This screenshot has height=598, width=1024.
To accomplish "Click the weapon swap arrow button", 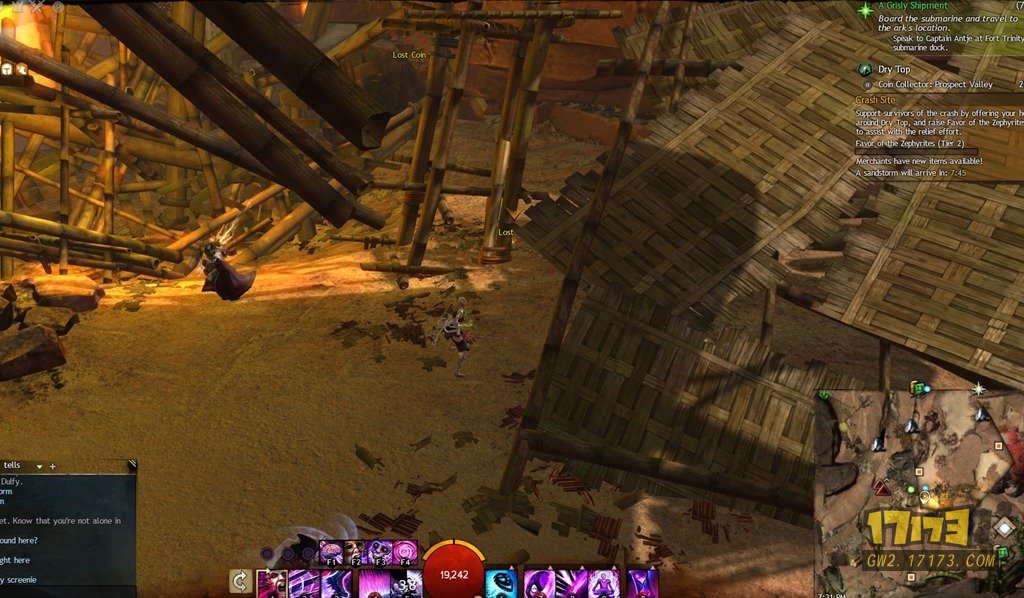I will click(240, 581).
